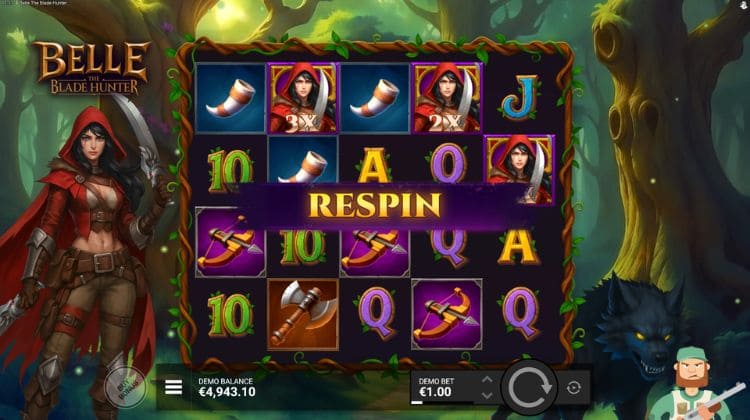Decrease the demo bet with the down arrow
The height and width of the screenshot is (420, 750).
click(x=487, y=394)
